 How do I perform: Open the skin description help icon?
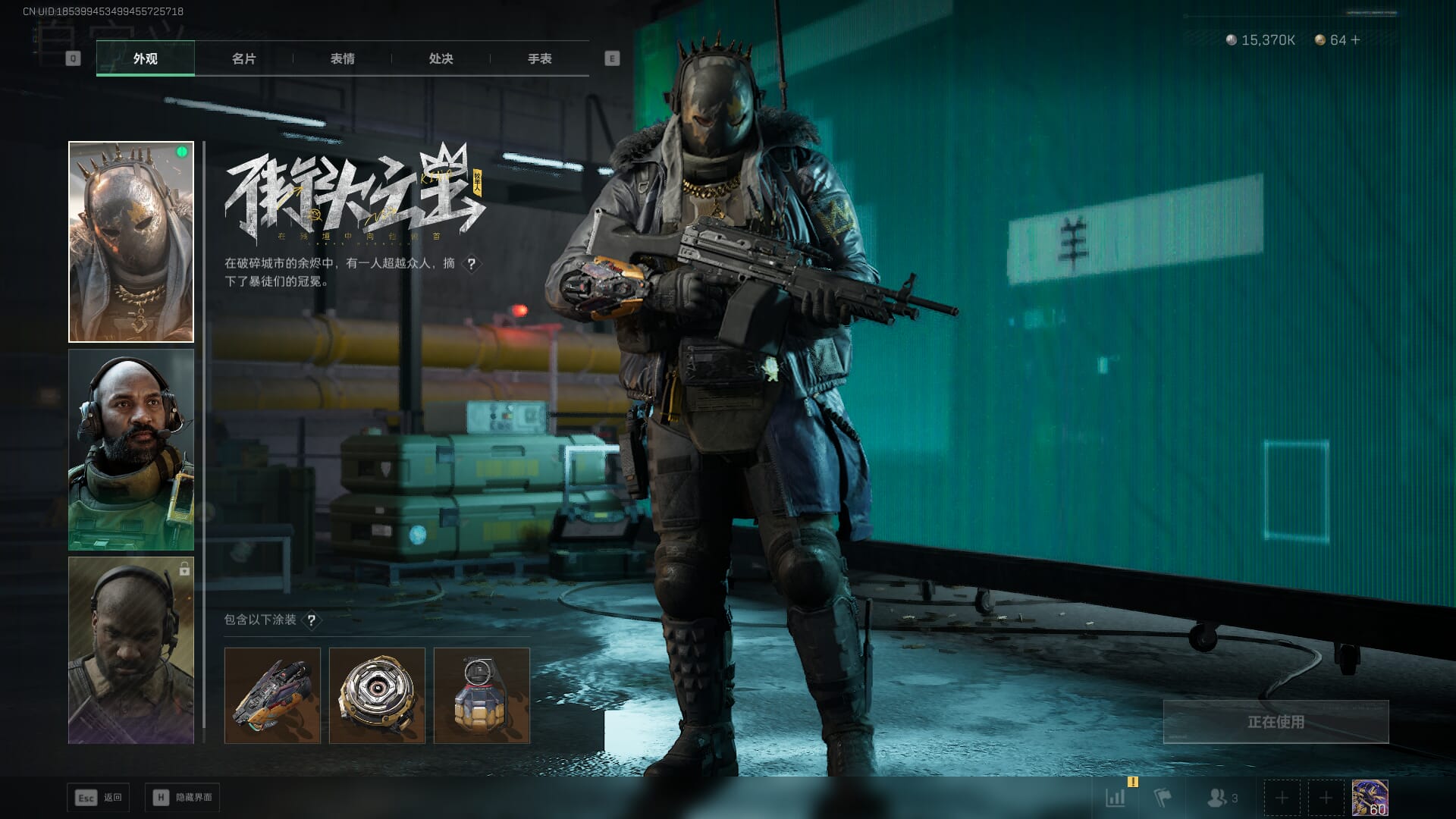(472, 264)
